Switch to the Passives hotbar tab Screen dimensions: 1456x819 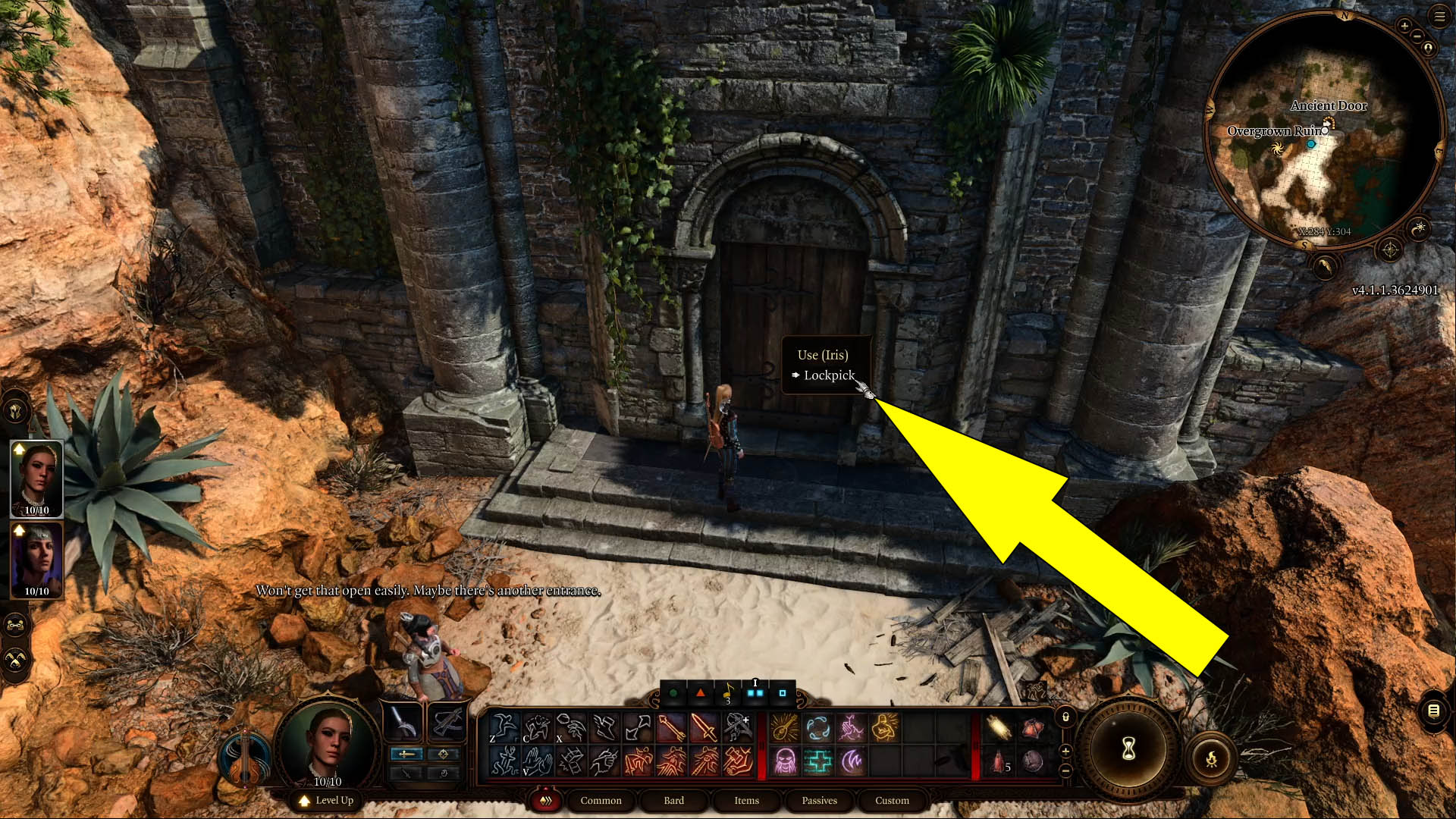(819, 801)
